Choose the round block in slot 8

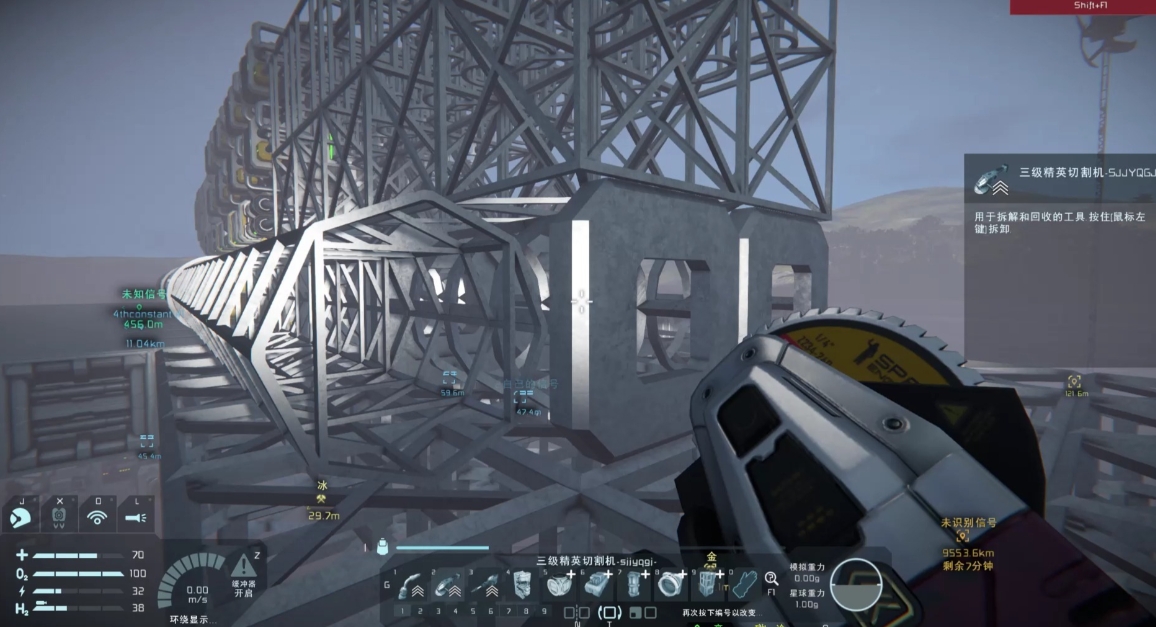671,584
